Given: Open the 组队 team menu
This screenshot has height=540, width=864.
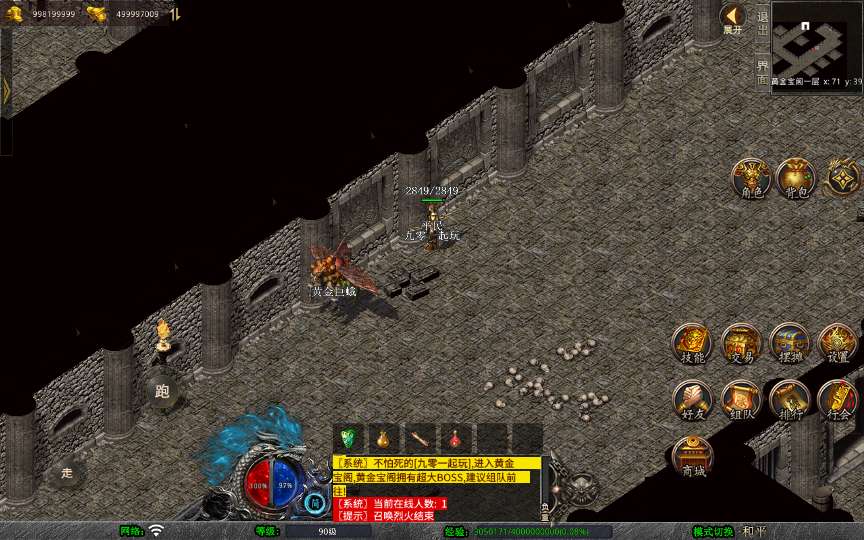Looking at the screenshot, I should point(741,399).
